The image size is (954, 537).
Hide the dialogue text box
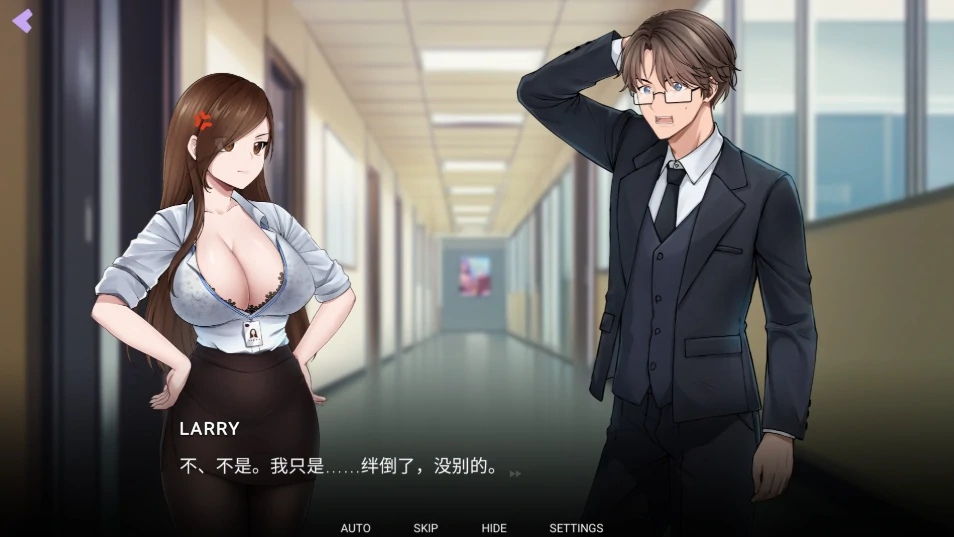[494, 528]
